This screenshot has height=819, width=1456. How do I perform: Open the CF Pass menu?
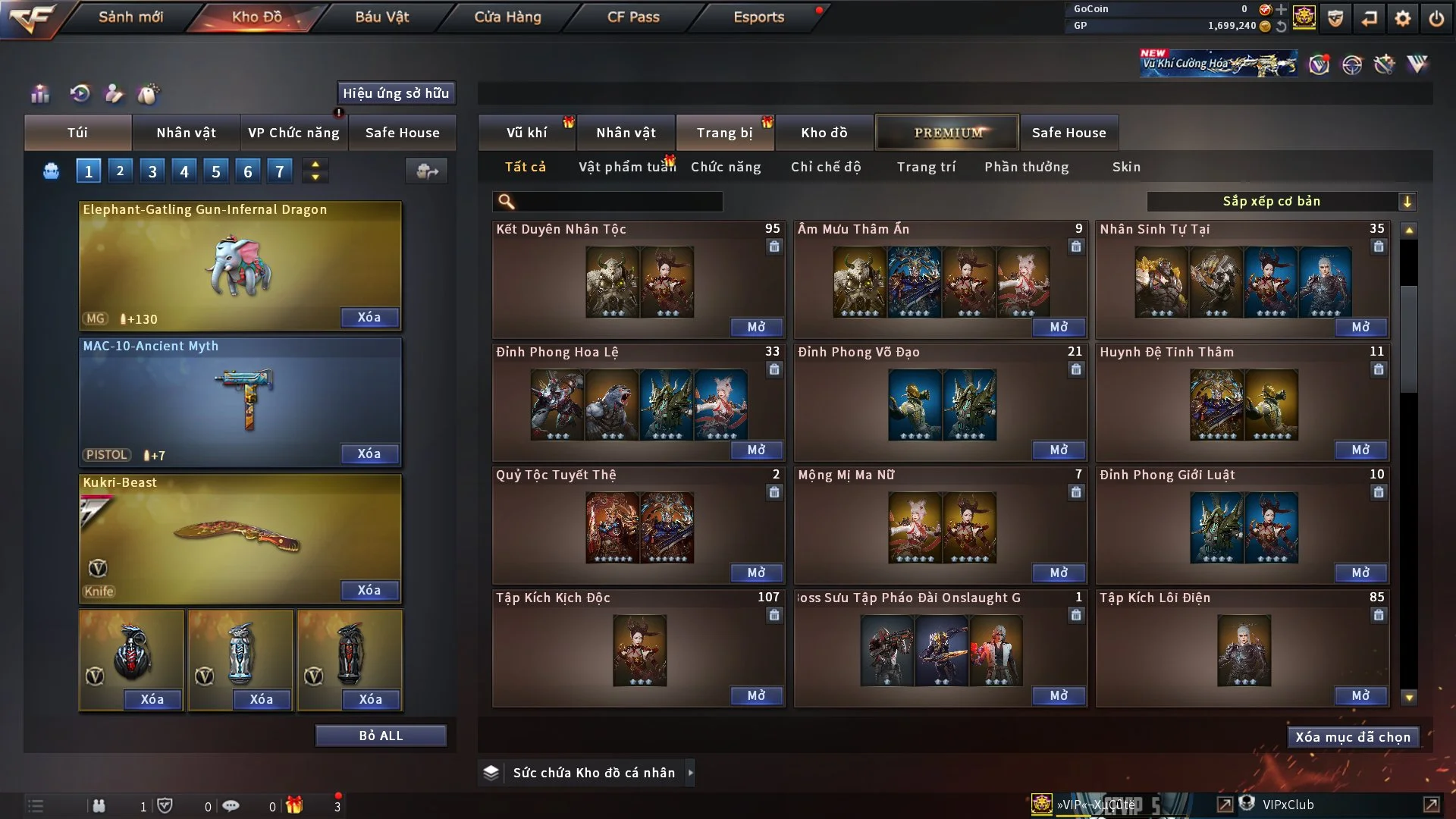633,17
